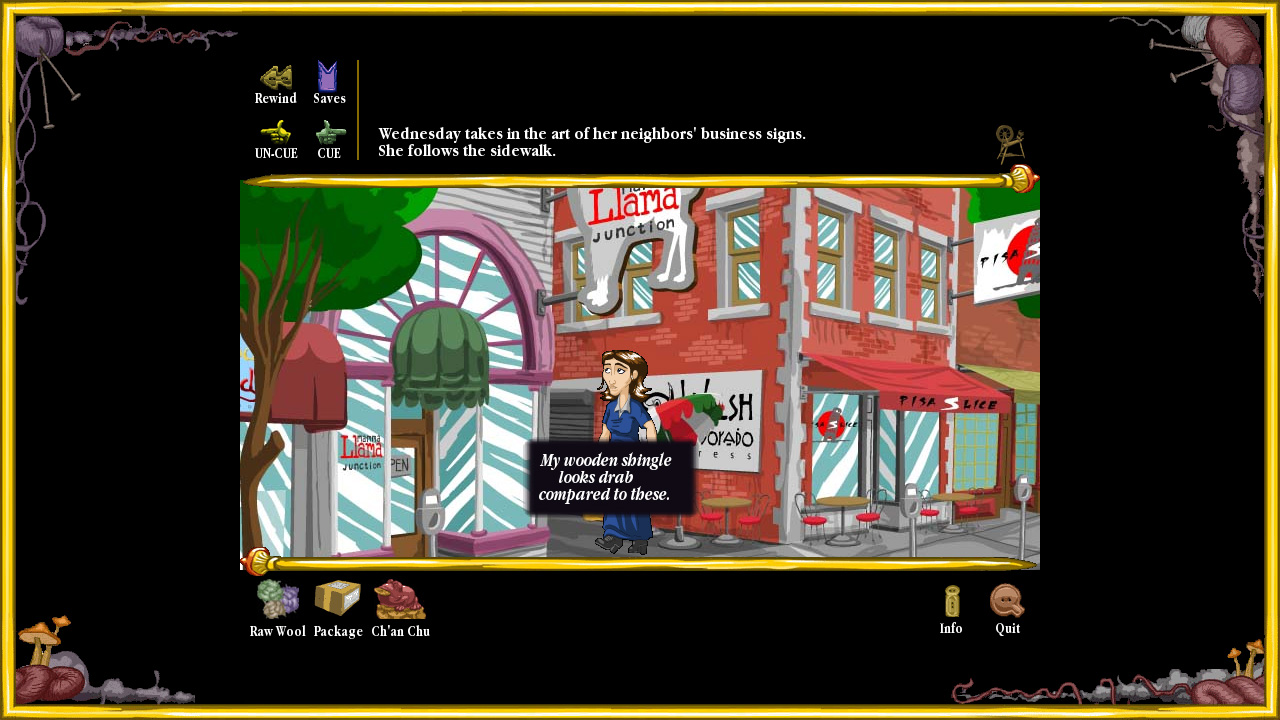
Task: Select the Ch'an Chu inventory item
Action: tap(399, 600)
